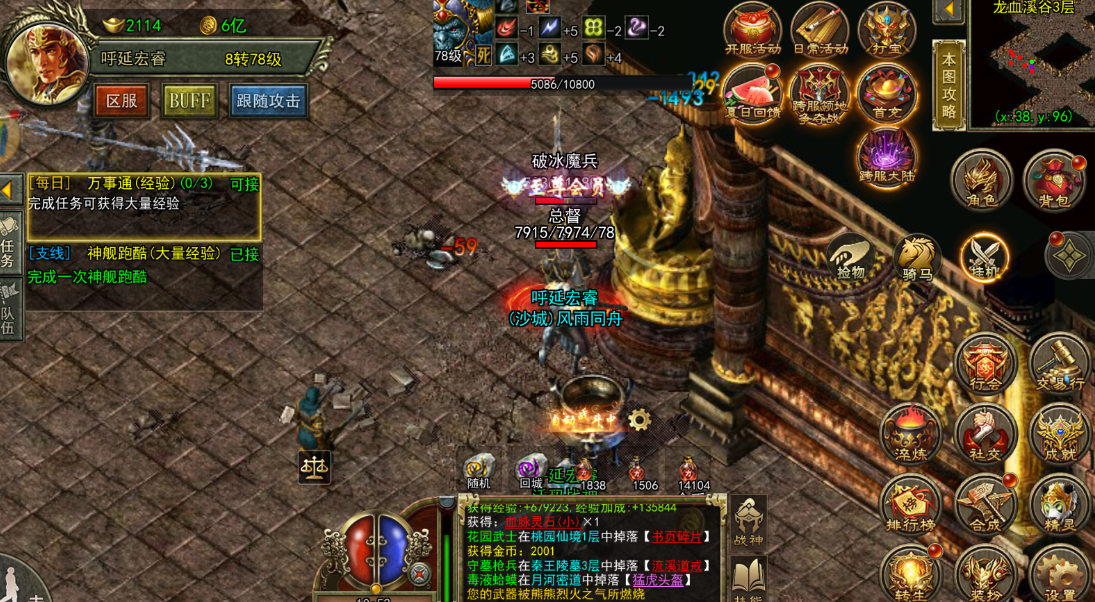Open the 打宝 treasure hunting menu

click(886, 28)
